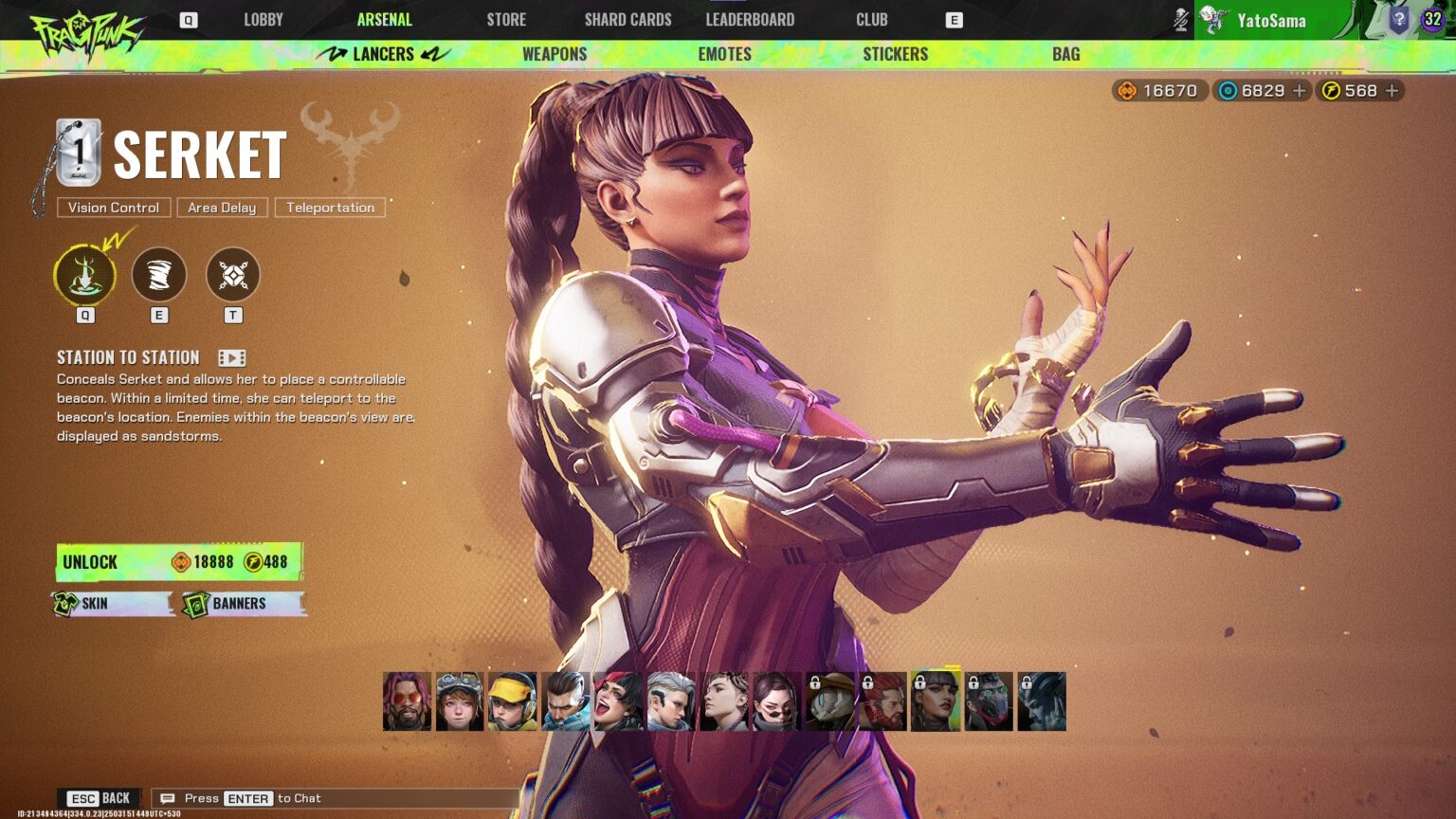This screenshot has width=1456, height=819.
Task: Switch to the Weapons sub-tab
Action: 555,54
